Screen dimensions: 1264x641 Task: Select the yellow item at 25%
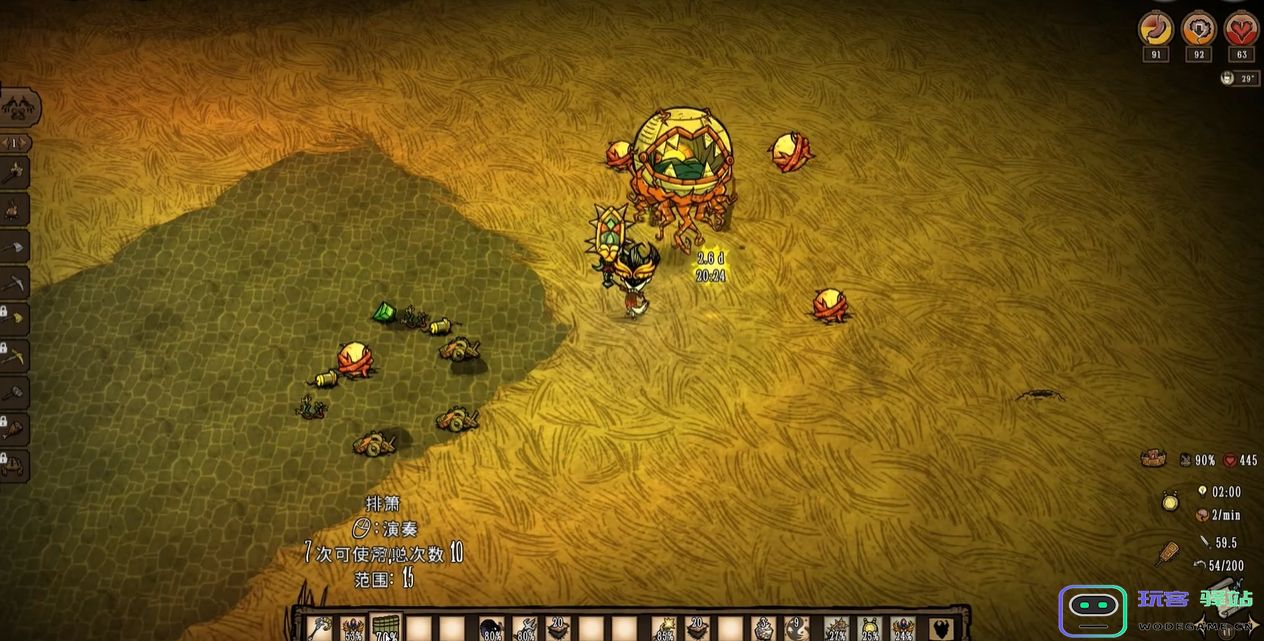[870, 627]
